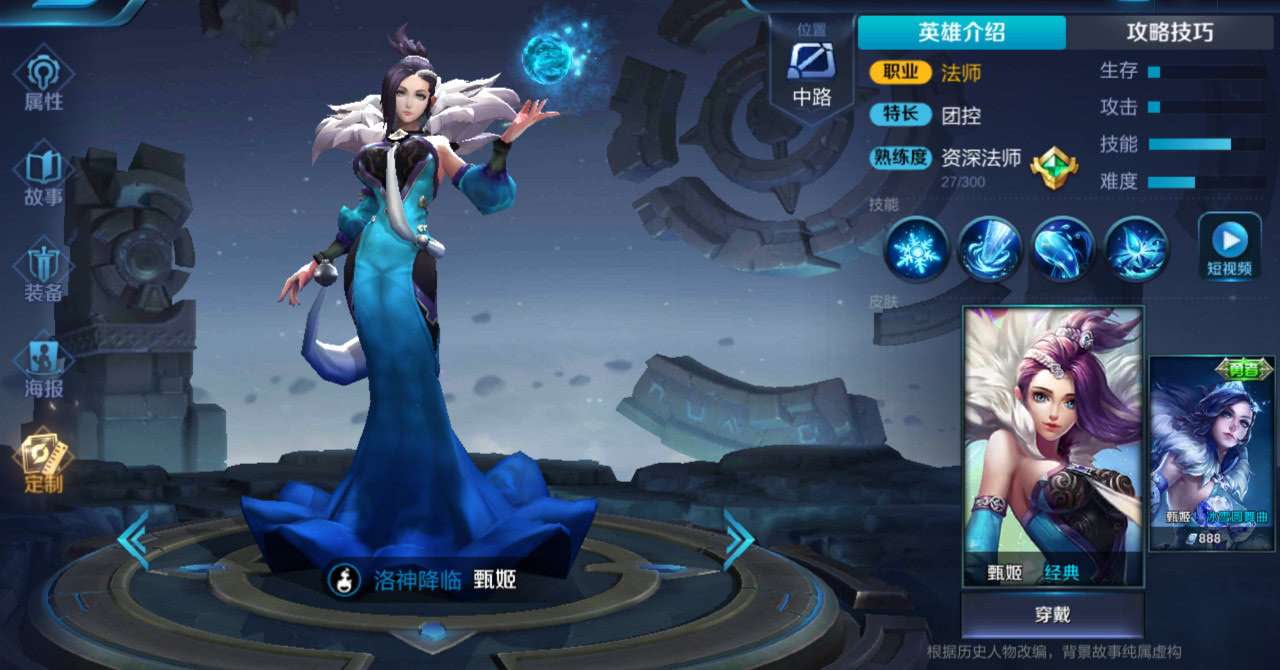Select the water bubble skill icon

coord(1063,248)
